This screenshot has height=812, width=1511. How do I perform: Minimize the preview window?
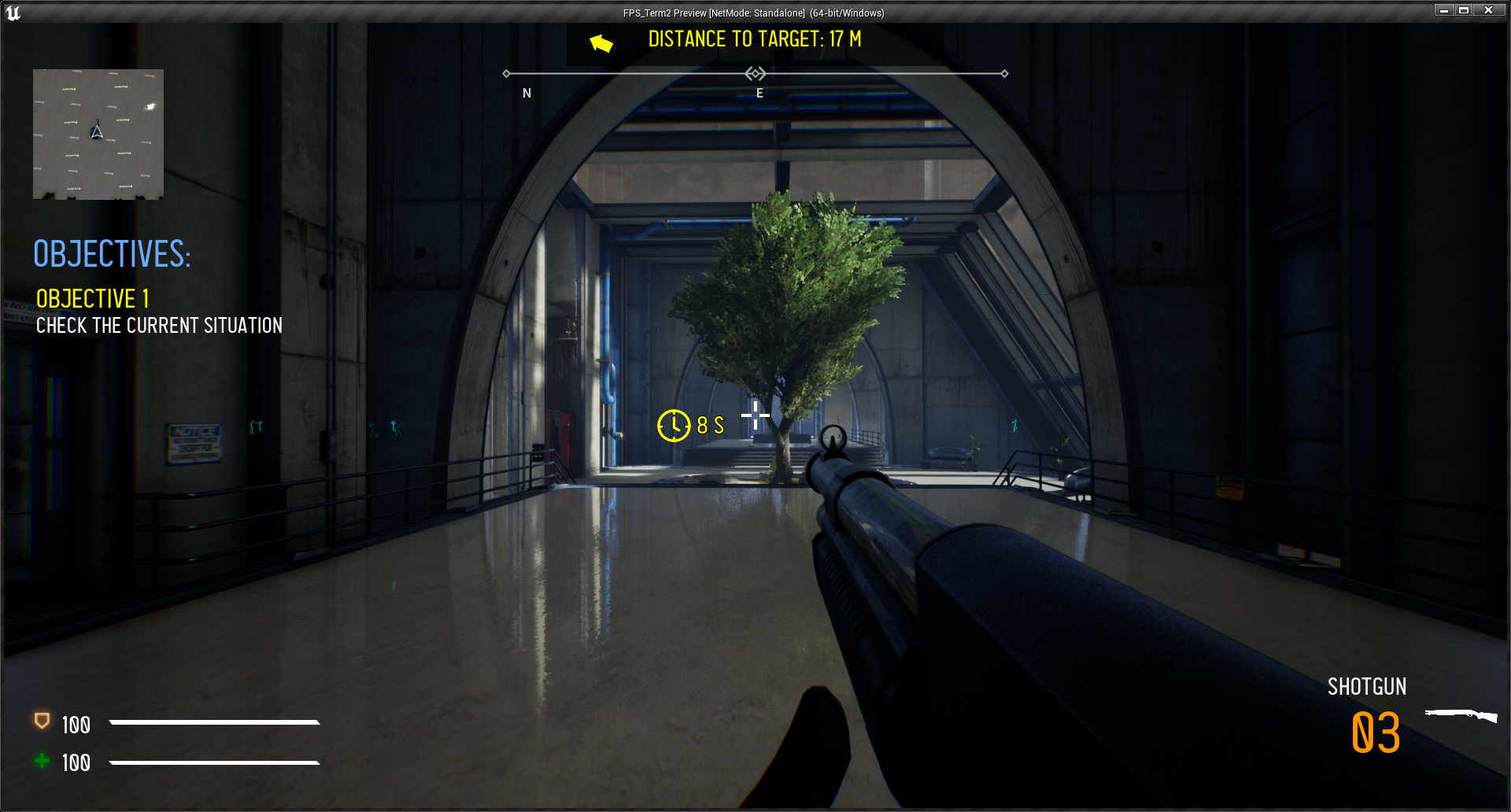click(1443, 10)
